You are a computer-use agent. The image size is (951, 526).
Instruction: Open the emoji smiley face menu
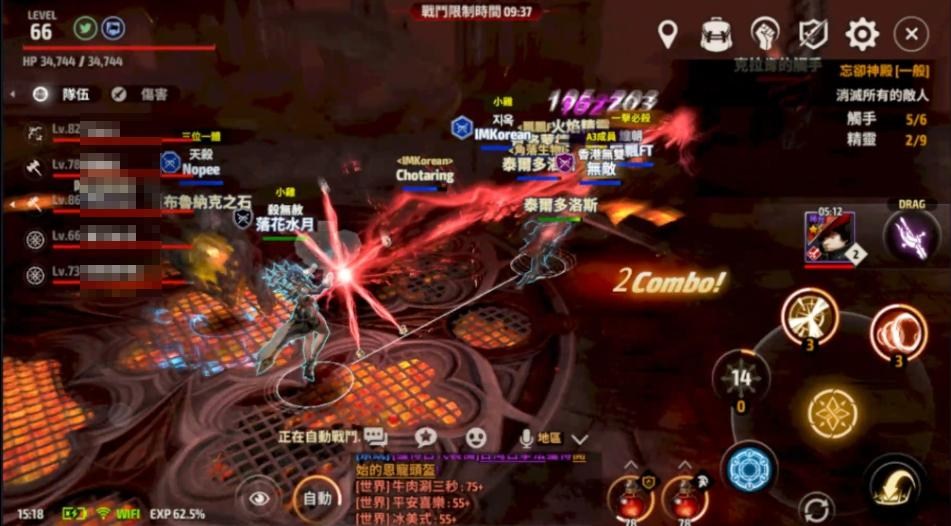pos(476,437)
